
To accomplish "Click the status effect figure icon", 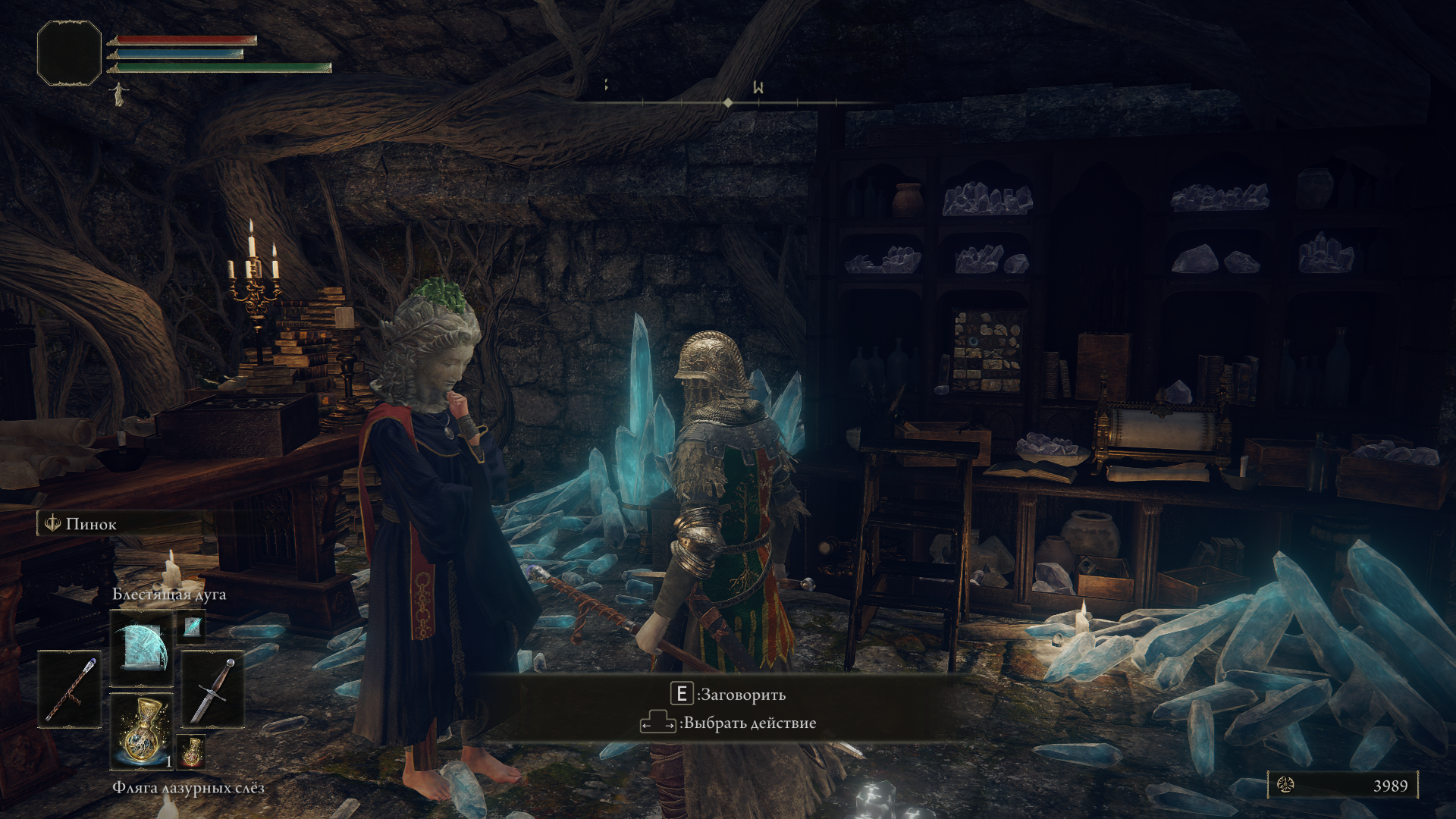I will [x=118, y=94].
